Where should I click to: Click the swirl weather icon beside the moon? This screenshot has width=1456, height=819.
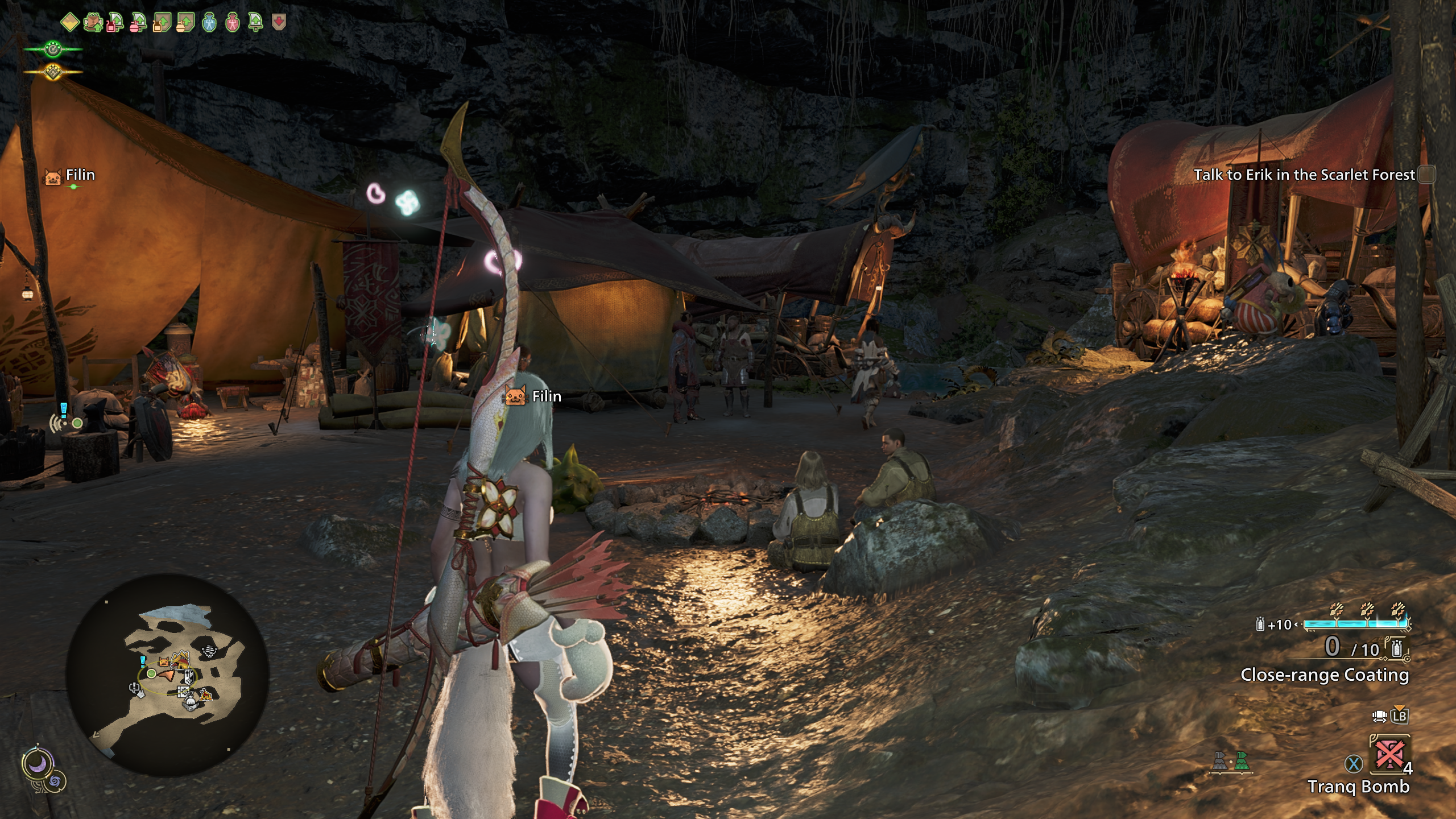pyautogui.click(x=55, y=781)
